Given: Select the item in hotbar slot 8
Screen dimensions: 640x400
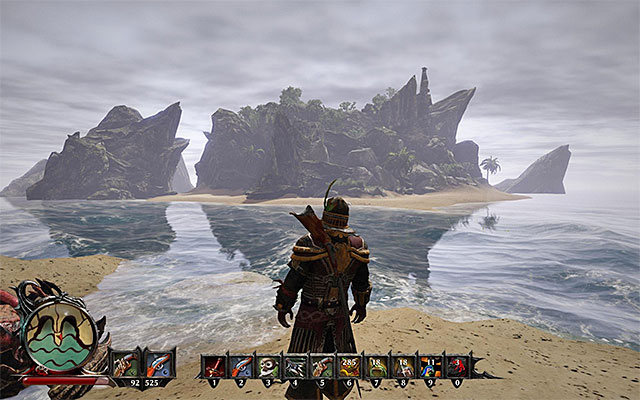Looking at the screenshot, I should [404, 367].
